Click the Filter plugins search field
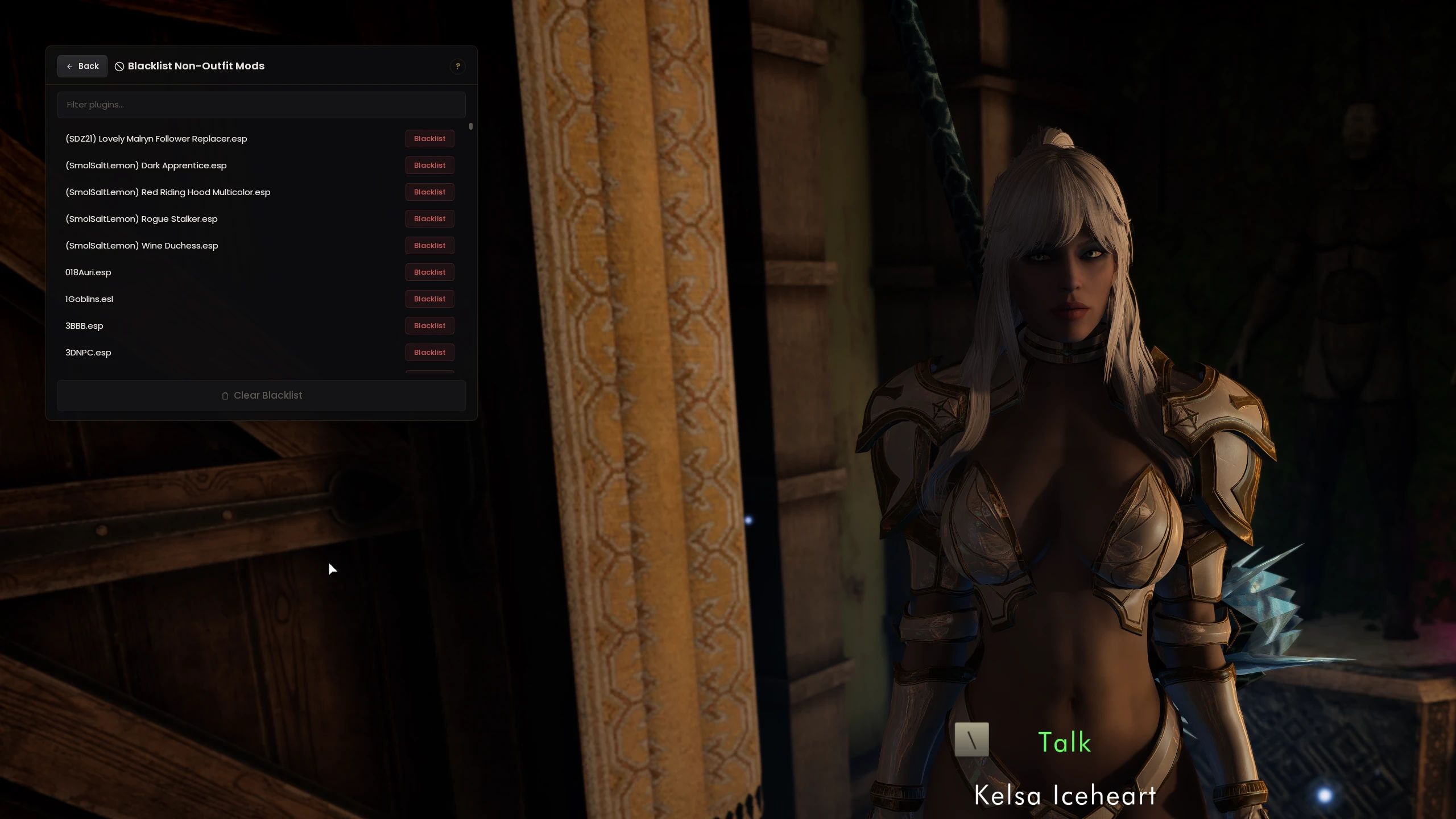Screen dimensions: 1456x819 (x=261, y=105)
